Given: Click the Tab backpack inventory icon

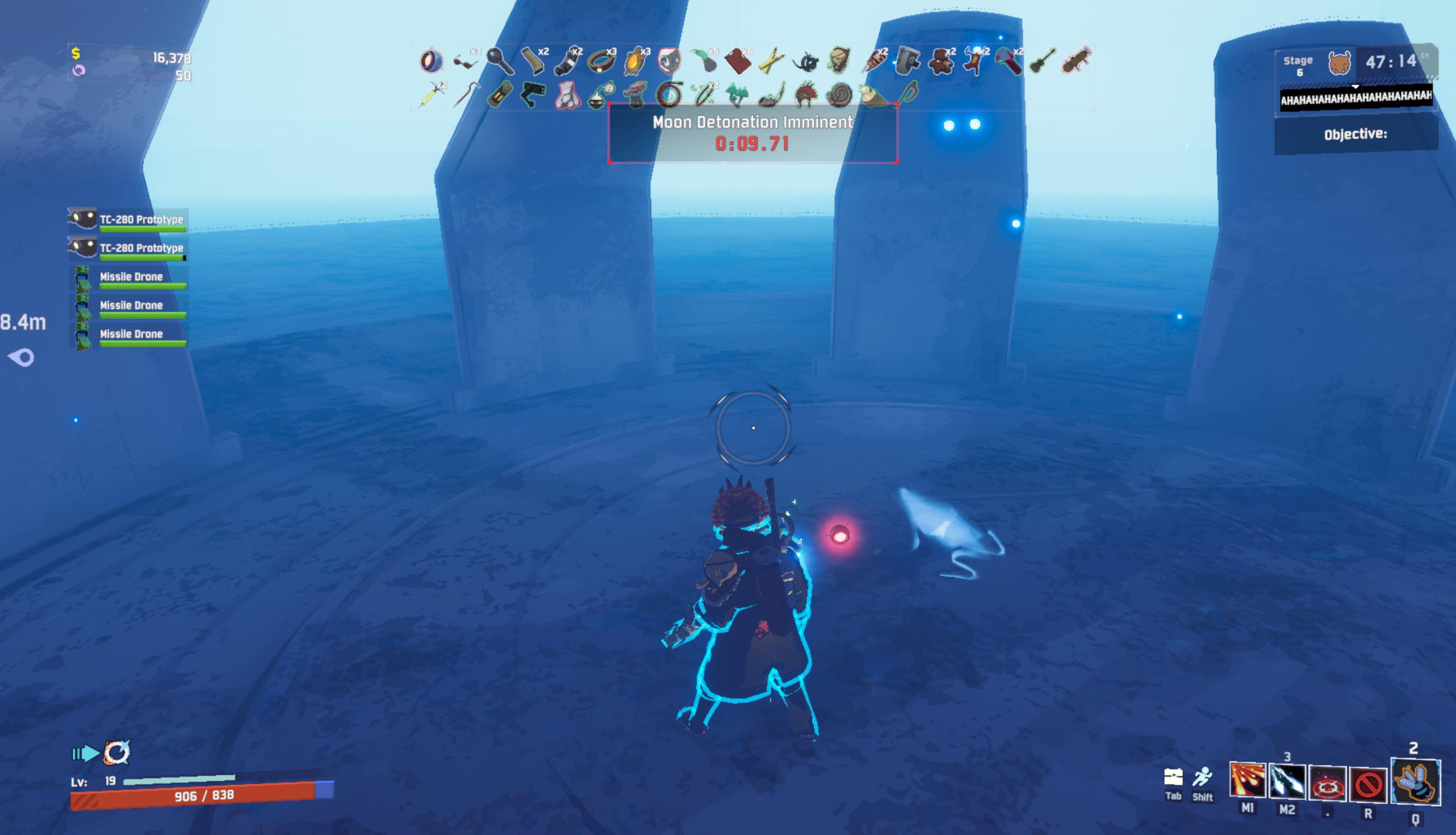Looking at the screenshot, I should coord(1175,776).
